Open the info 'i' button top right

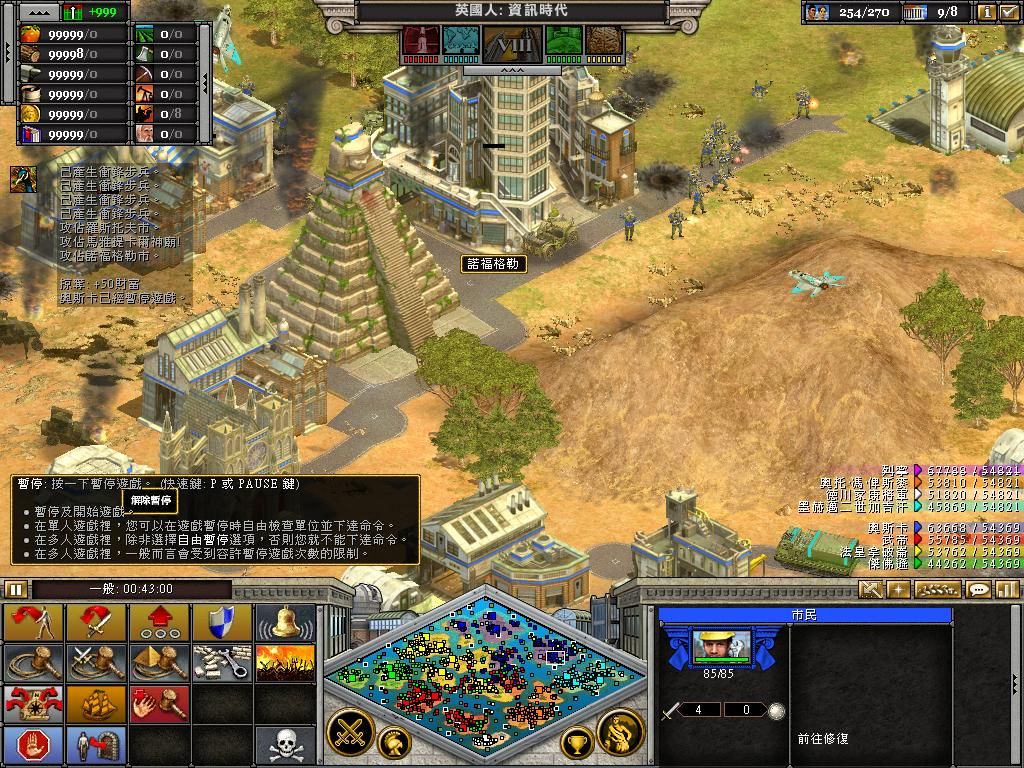(x=986, y=12)
